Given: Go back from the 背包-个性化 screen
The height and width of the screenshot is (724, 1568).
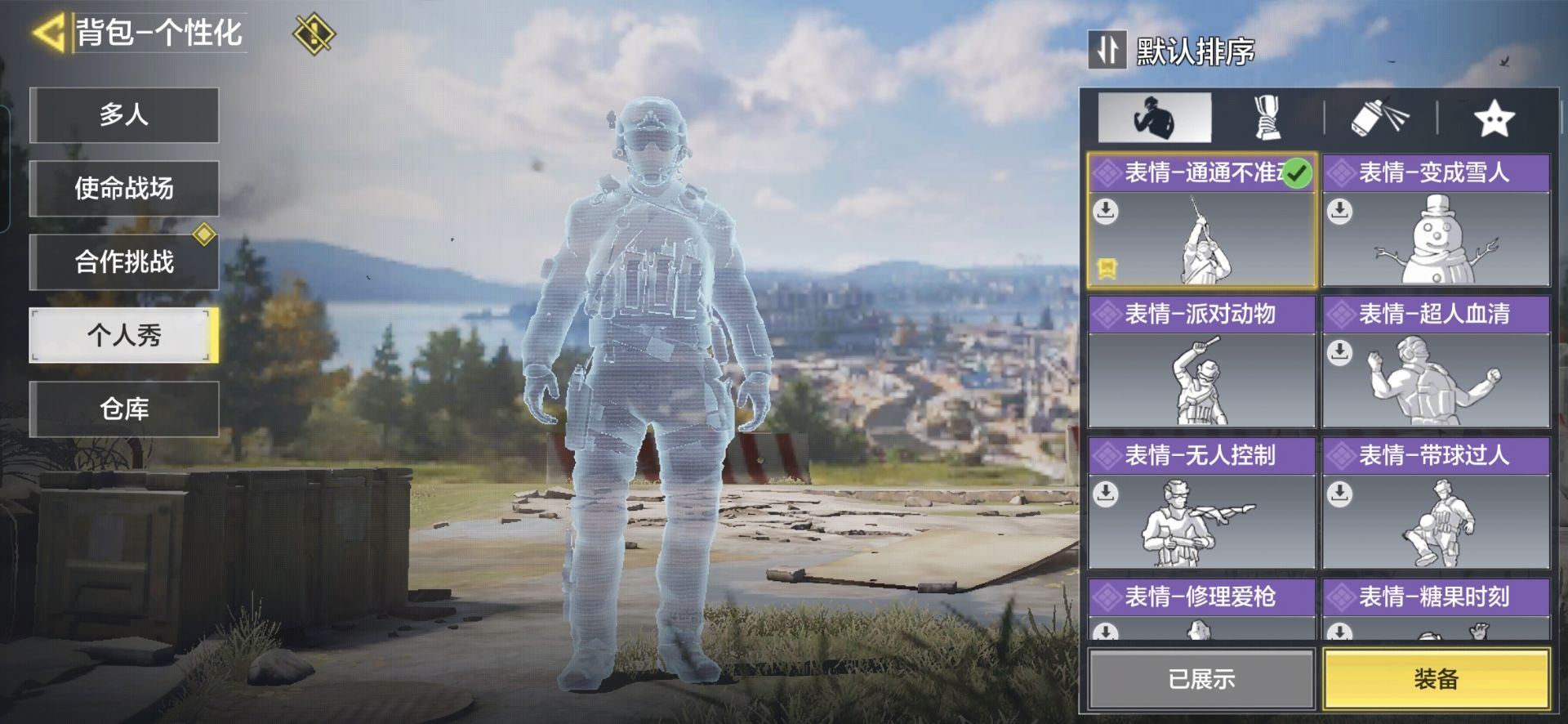Looking at the screenshot, I should (x=49, y=34).
